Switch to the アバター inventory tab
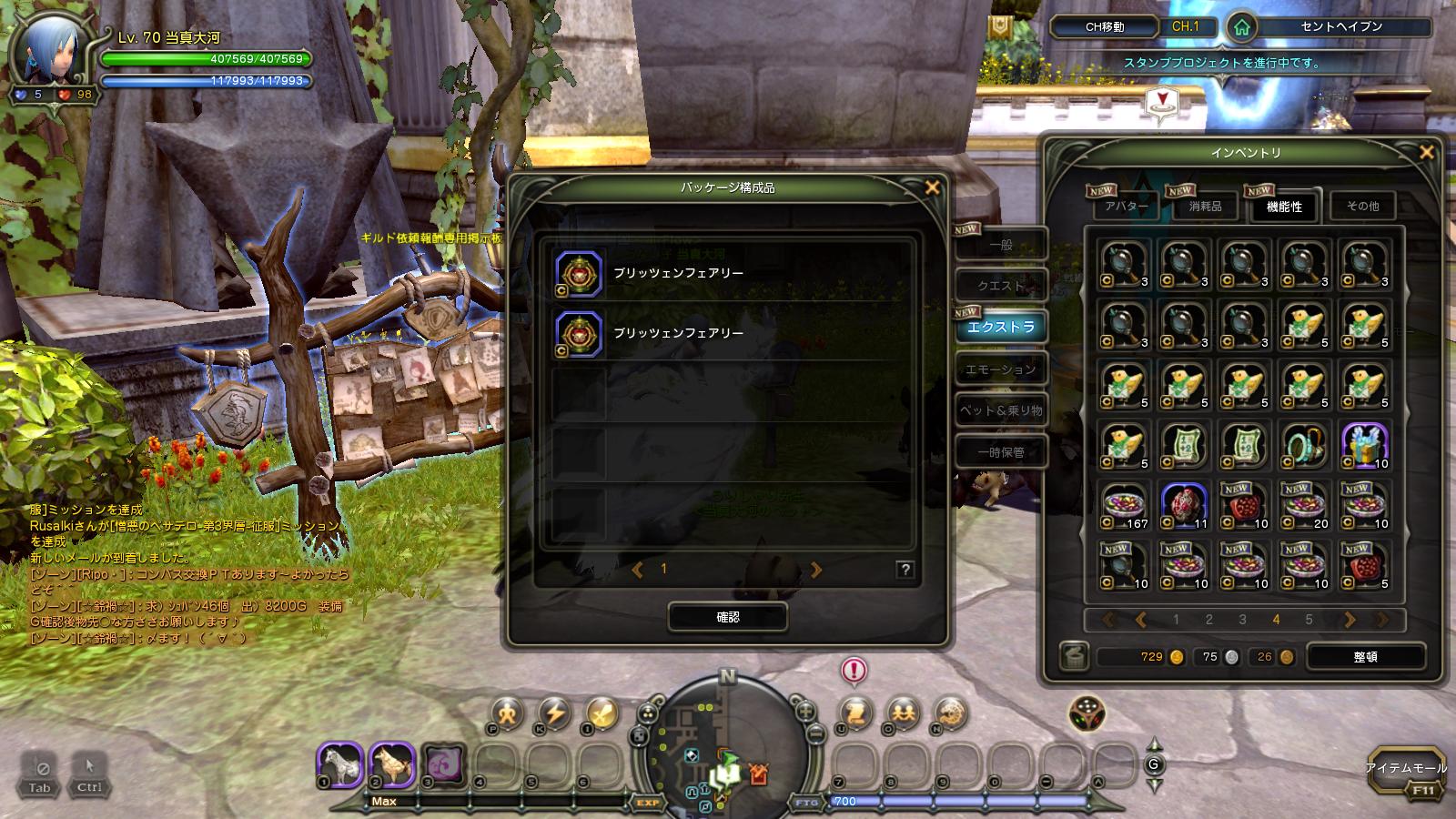The width and height of the screenshot is (1456, 819). [1126, 207]
